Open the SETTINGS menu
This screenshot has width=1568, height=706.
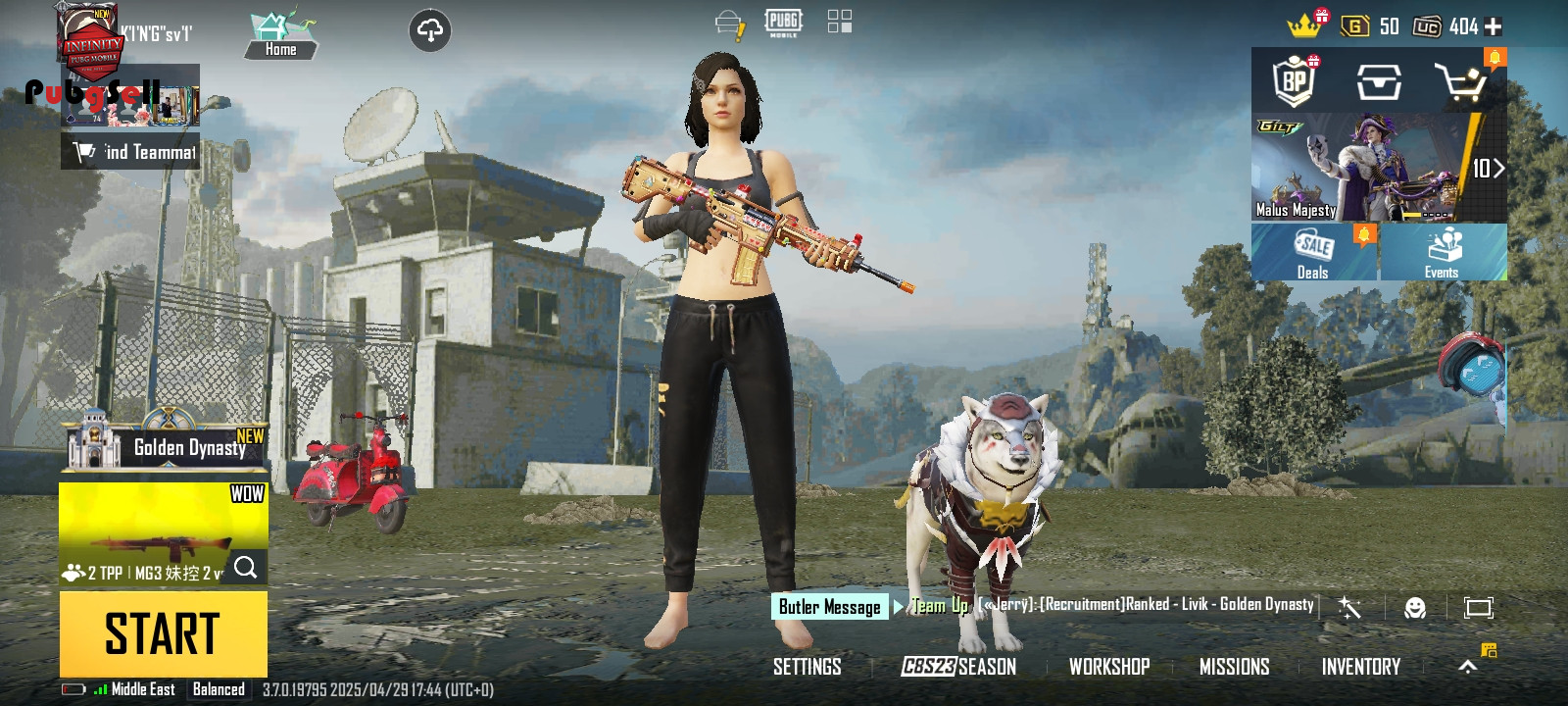click(x=807, y=667)
